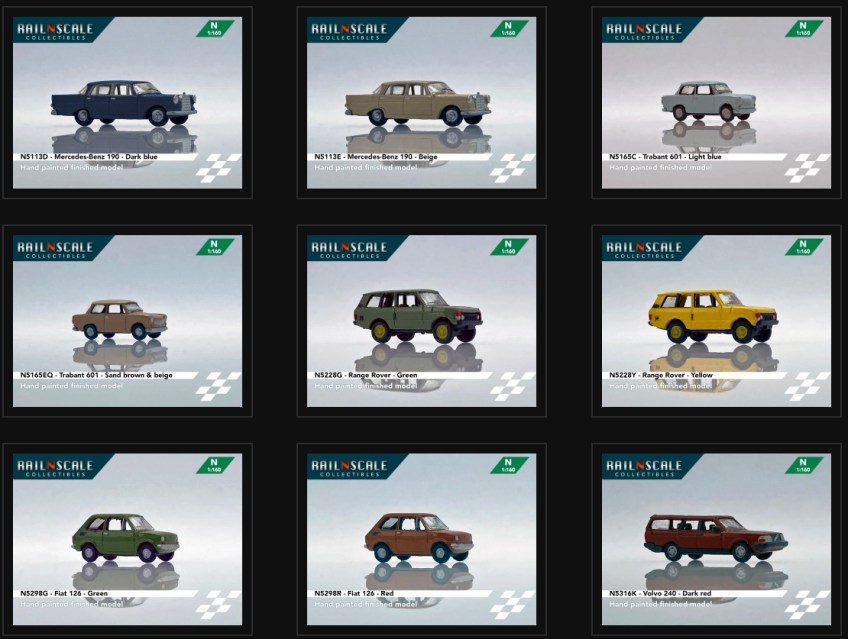Click the dark red Volvo 240 card
This screenshot has height=639, width=848.
(716, 540)
